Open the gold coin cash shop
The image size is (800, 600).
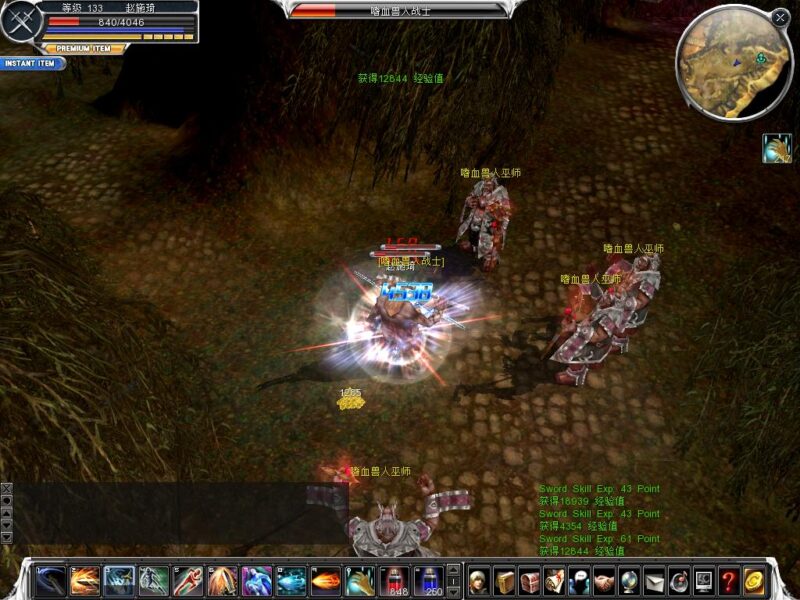[x=754, y=580]
